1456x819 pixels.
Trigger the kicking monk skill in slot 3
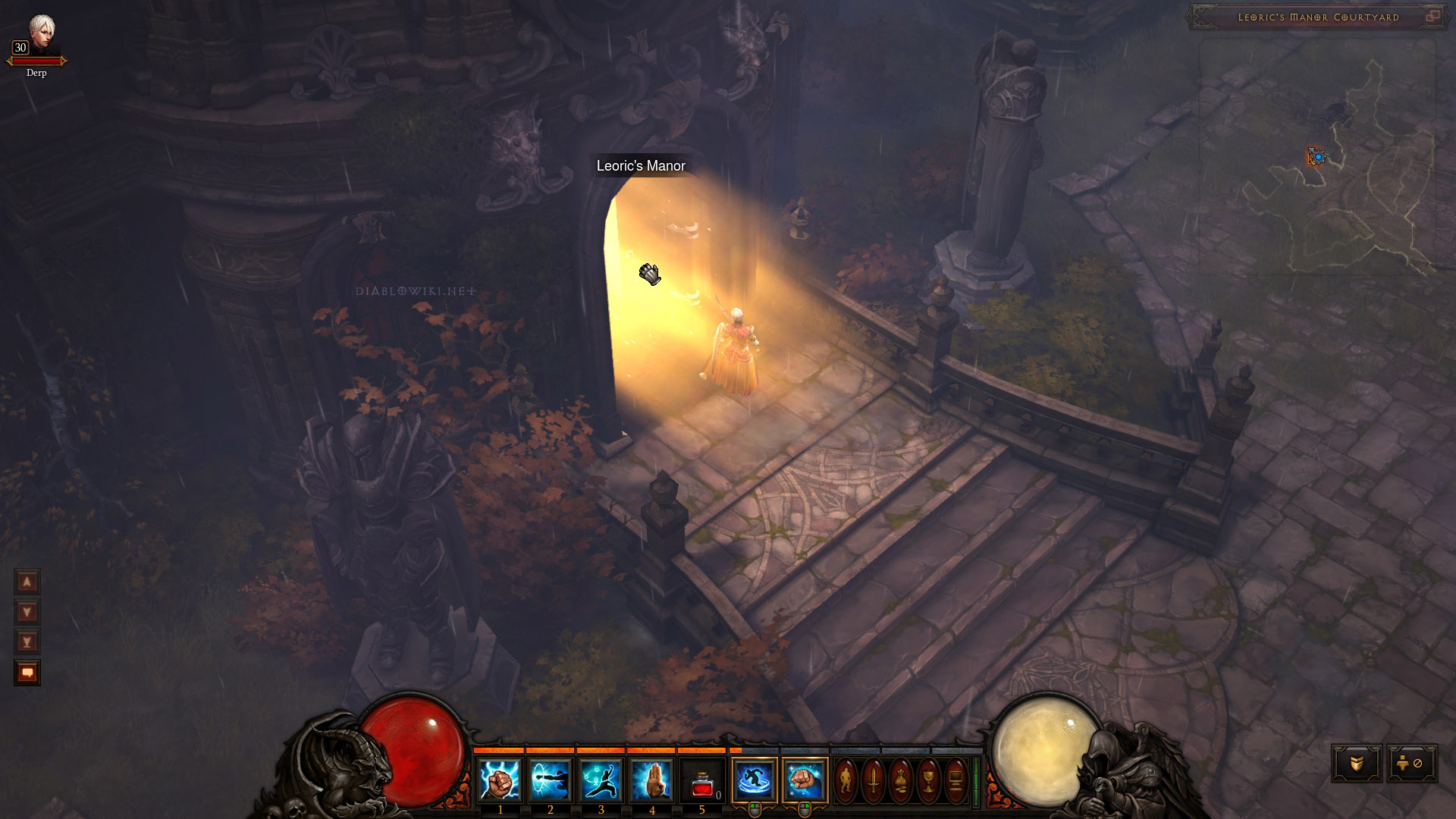click(601, 780)
